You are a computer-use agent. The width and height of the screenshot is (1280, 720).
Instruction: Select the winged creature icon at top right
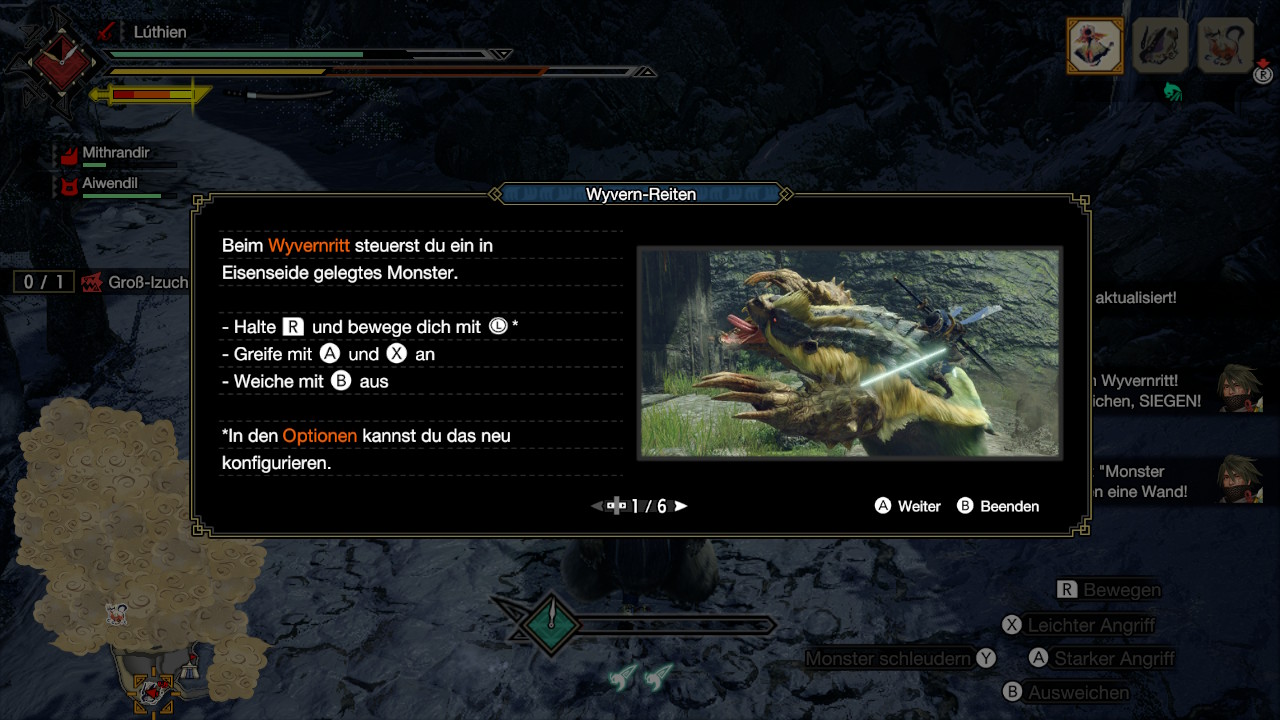click(1160, 45)
